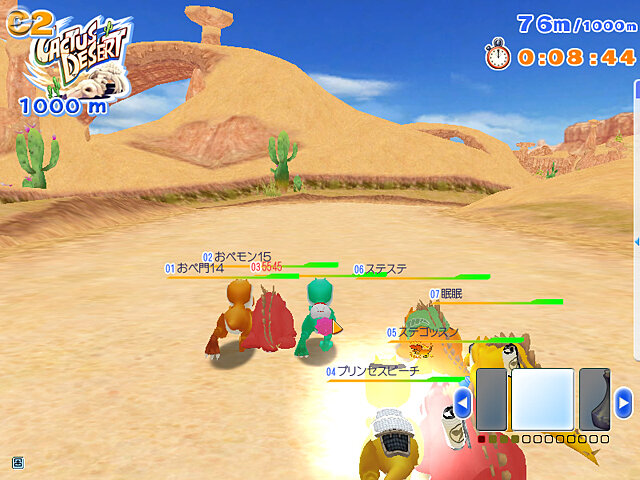Choose the dark item slot beside the right arrow
Viewport: 640px width, 480px height.
point(595,401)
